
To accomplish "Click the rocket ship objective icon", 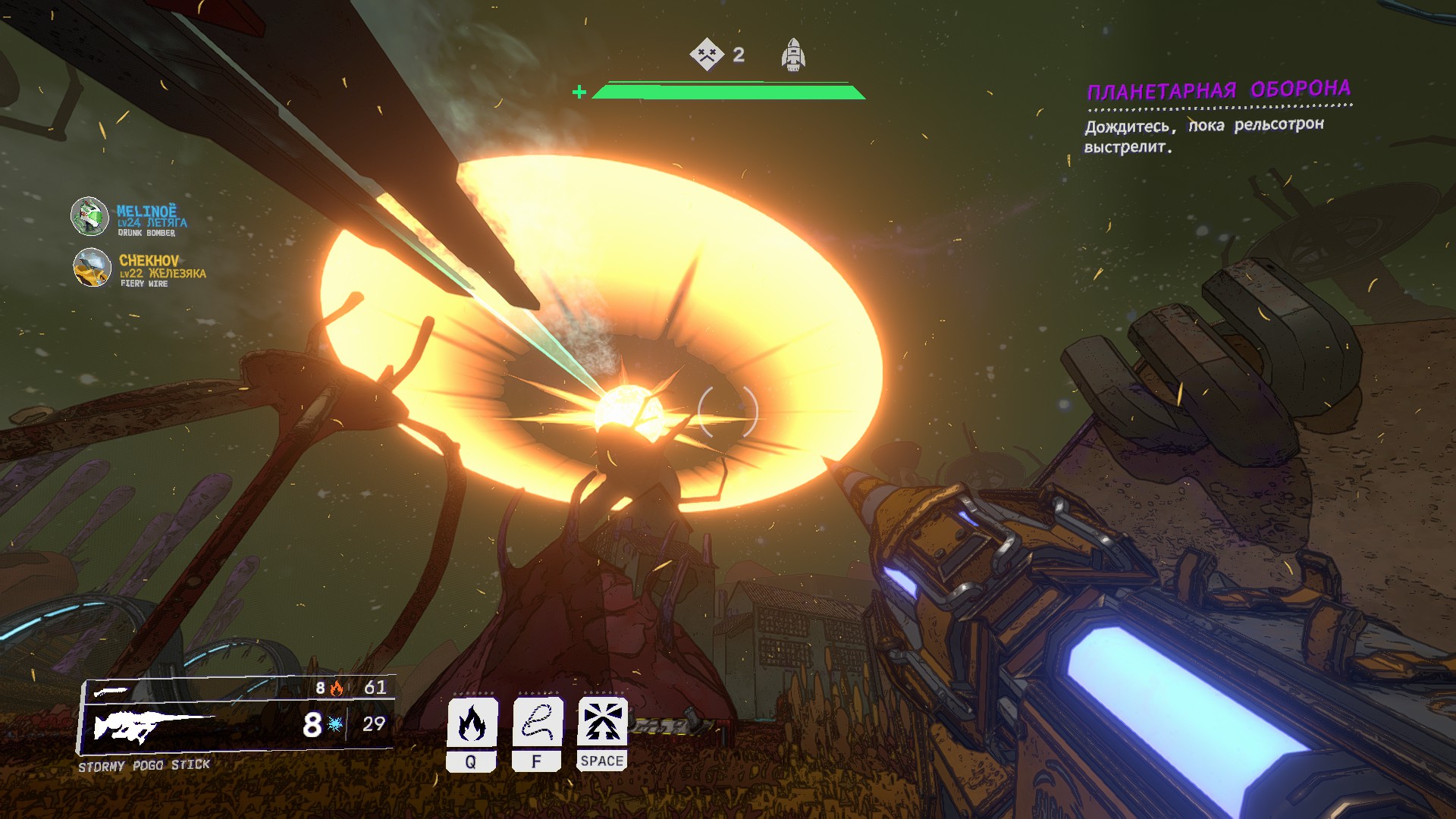I will [x=793, y=55].
